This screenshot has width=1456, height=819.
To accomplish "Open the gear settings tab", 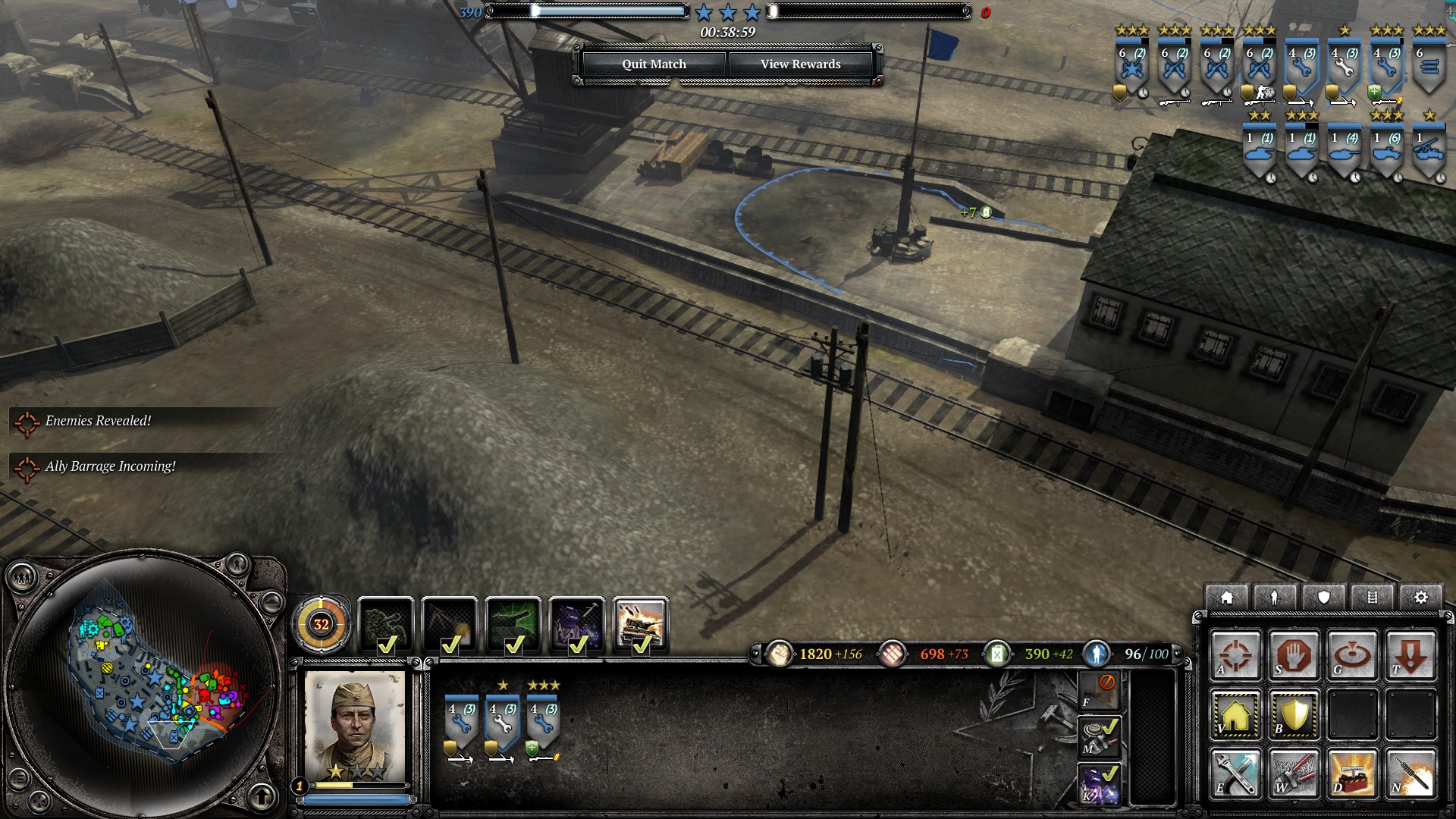I will click(x=1420, y=598).
